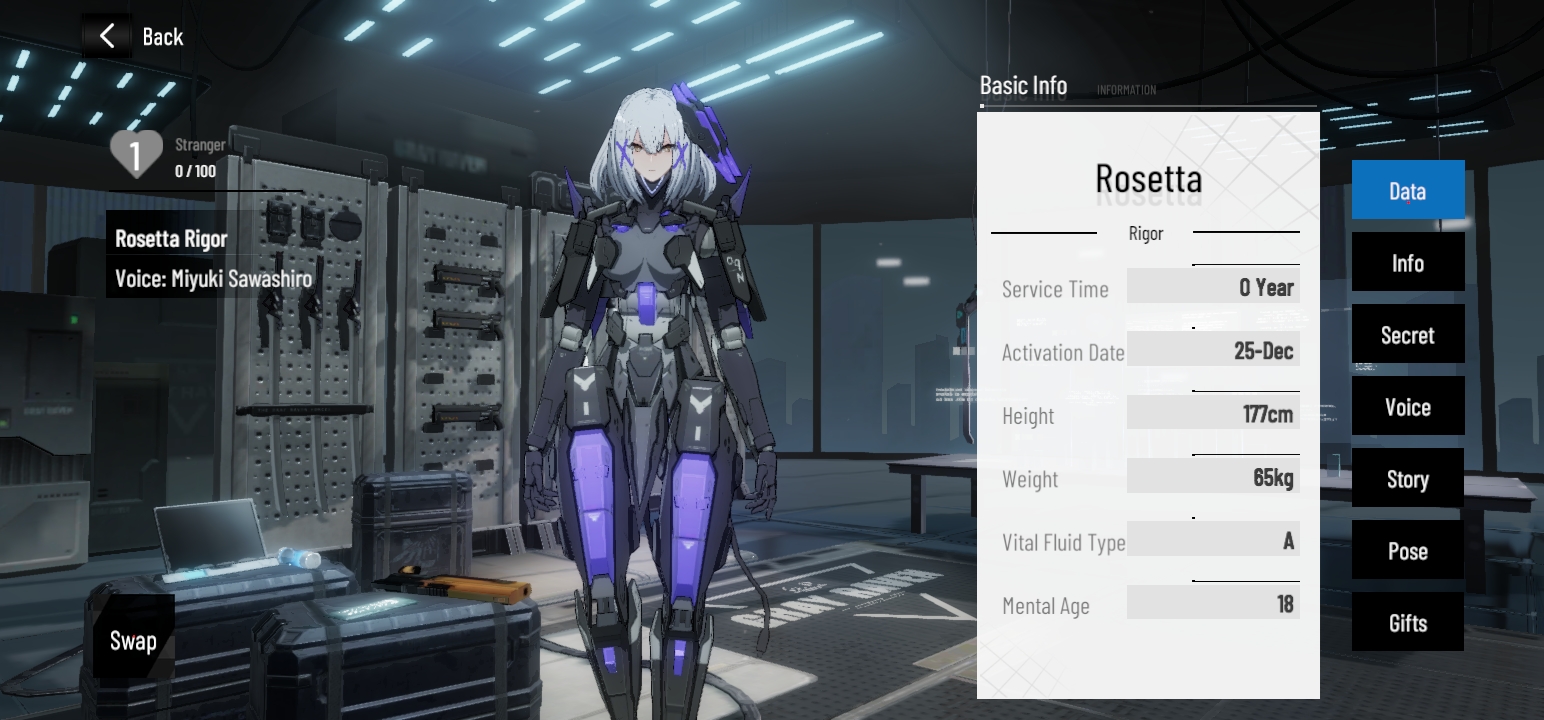This screenshot has height=720, width=1544.
Task: Open the Secret information panel
Action: pos(1407,334)
